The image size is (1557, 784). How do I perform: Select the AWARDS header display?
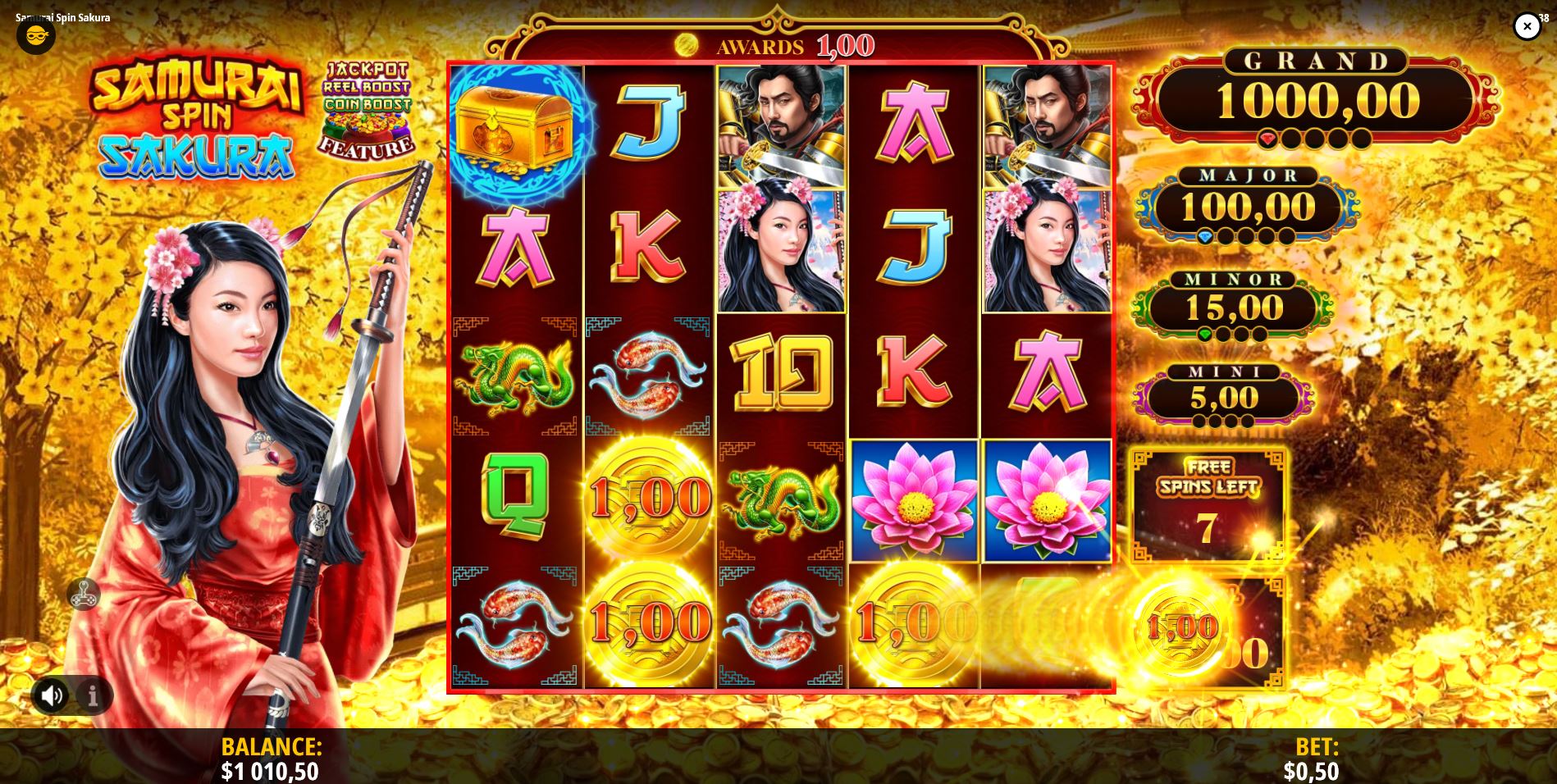coord(759,45)
